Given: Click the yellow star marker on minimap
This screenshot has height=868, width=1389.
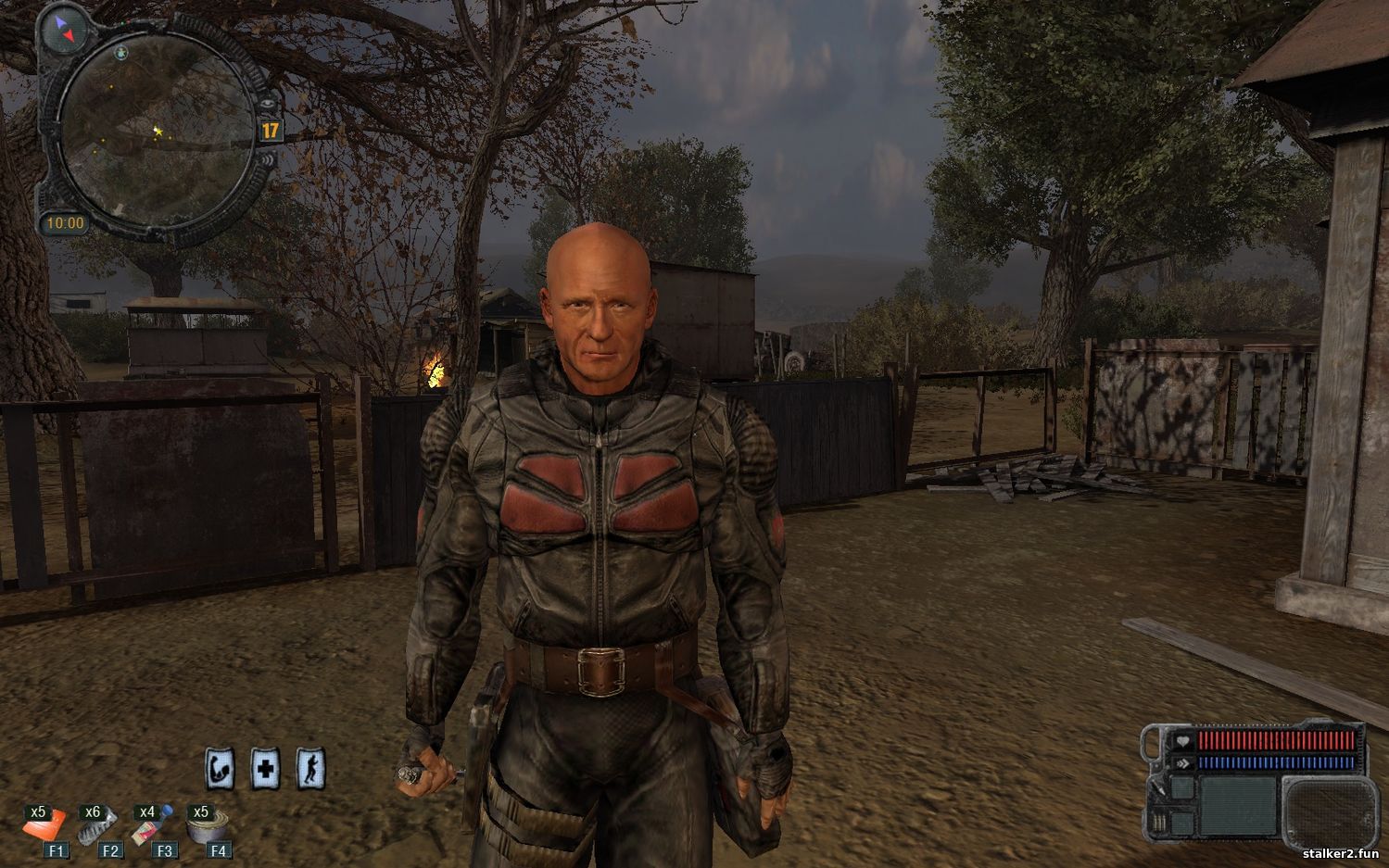Looking at the screenshot, I should point(158,132).
